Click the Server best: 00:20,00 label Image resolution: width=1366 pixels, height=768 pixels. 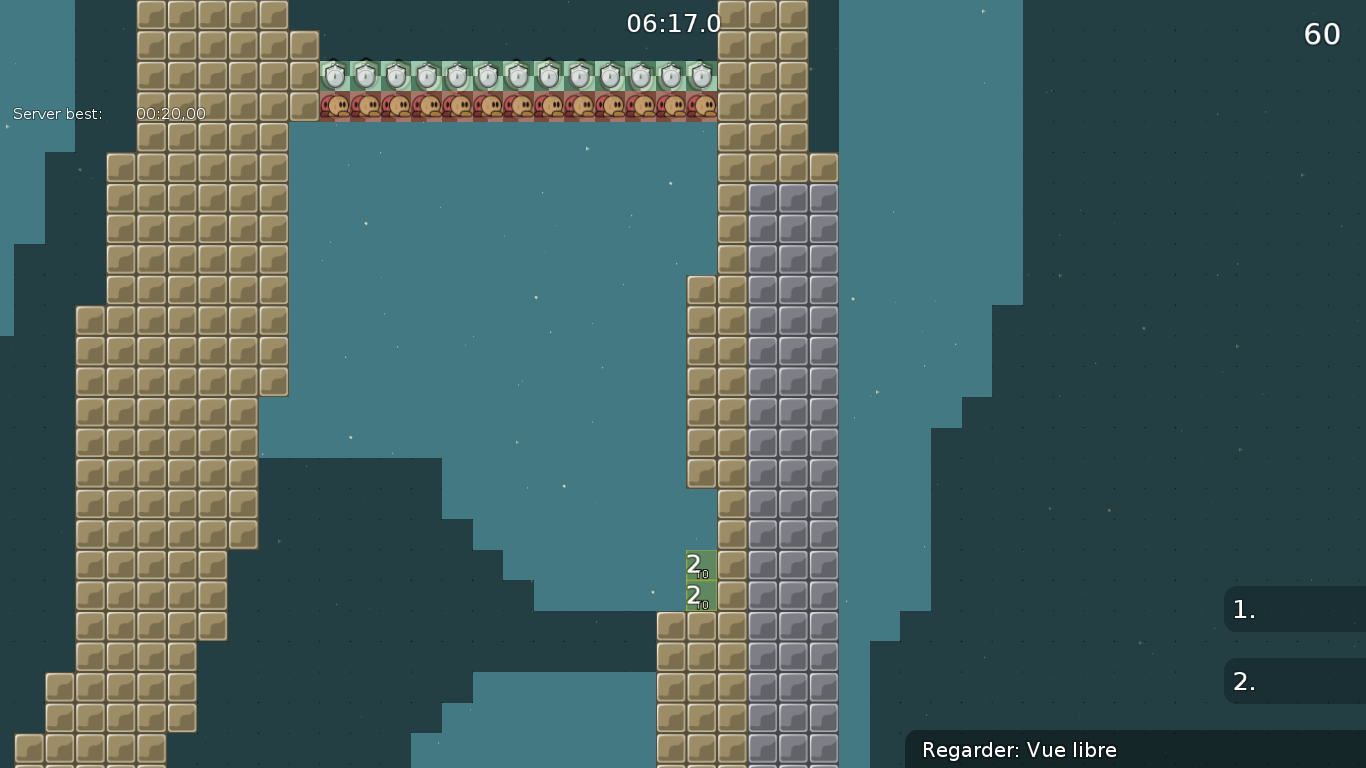[108, 114]
